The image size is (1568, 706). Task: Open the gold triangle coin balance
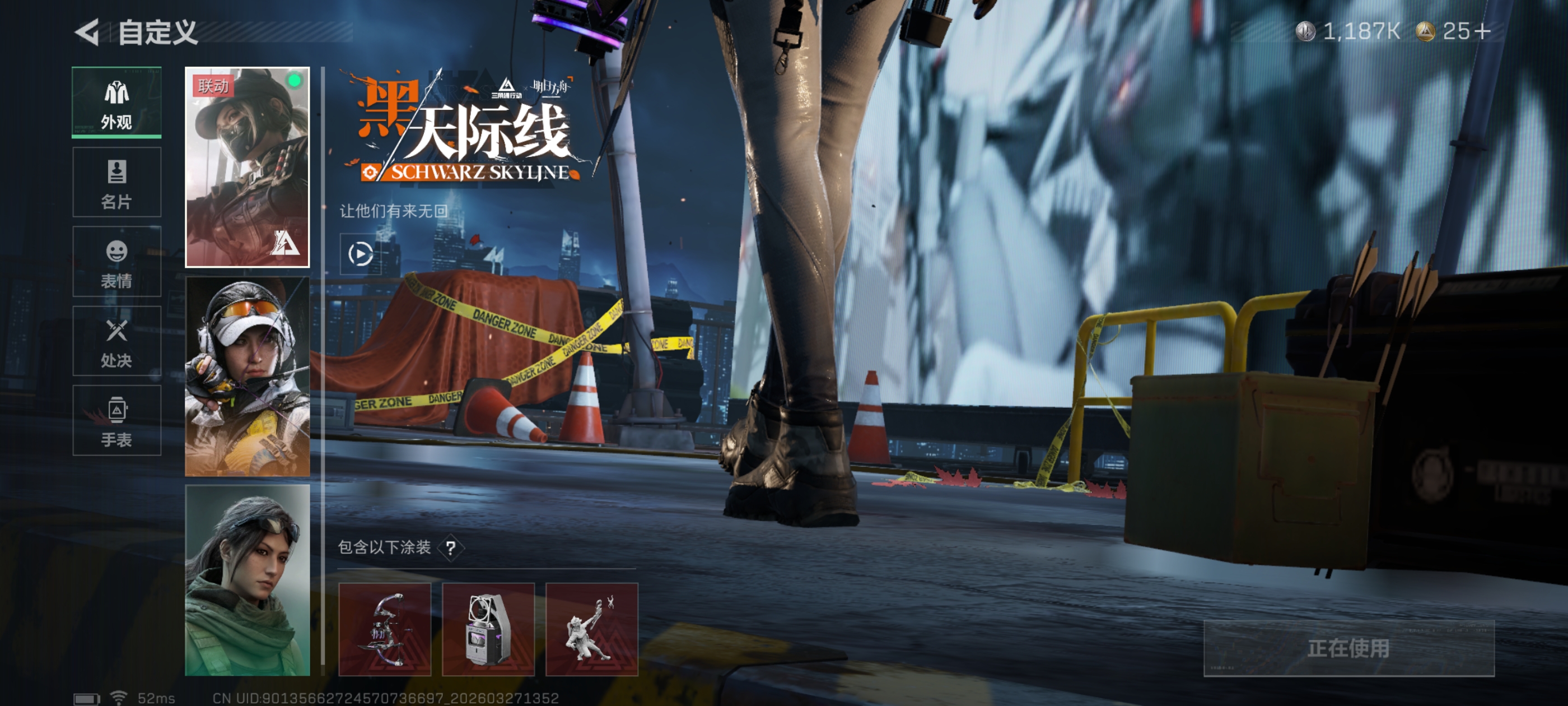point(1454,31)
